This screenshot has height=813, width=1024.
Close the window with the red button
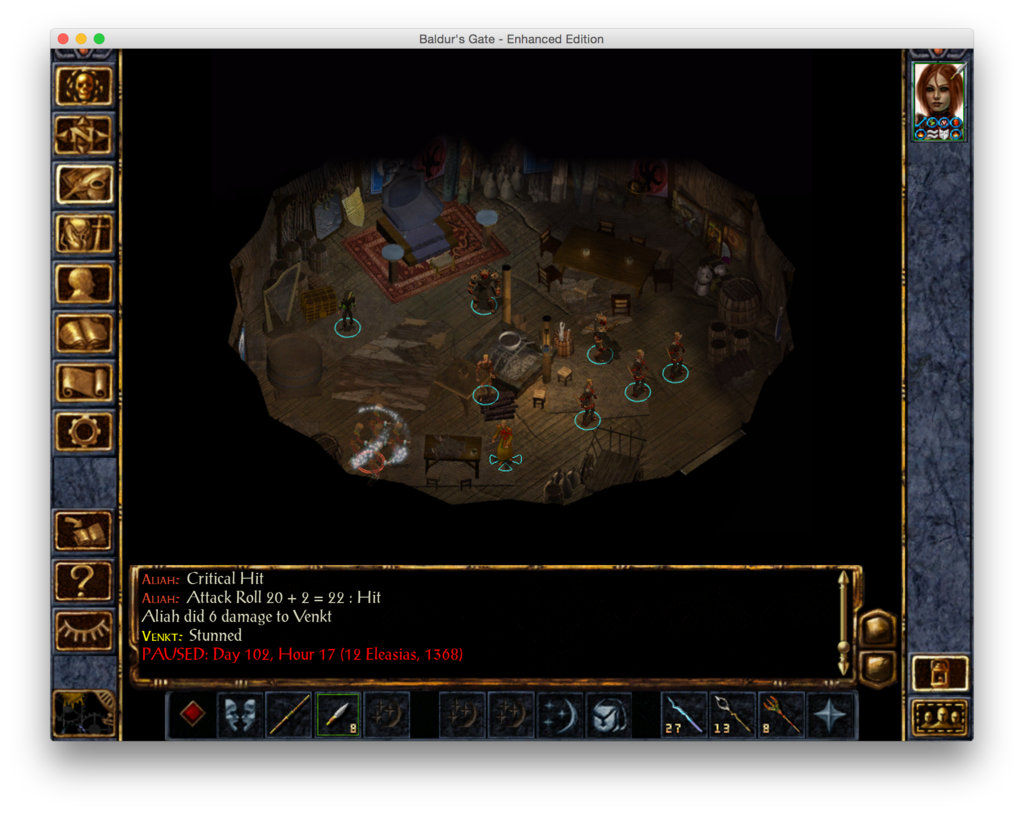(x=63, y=39)
